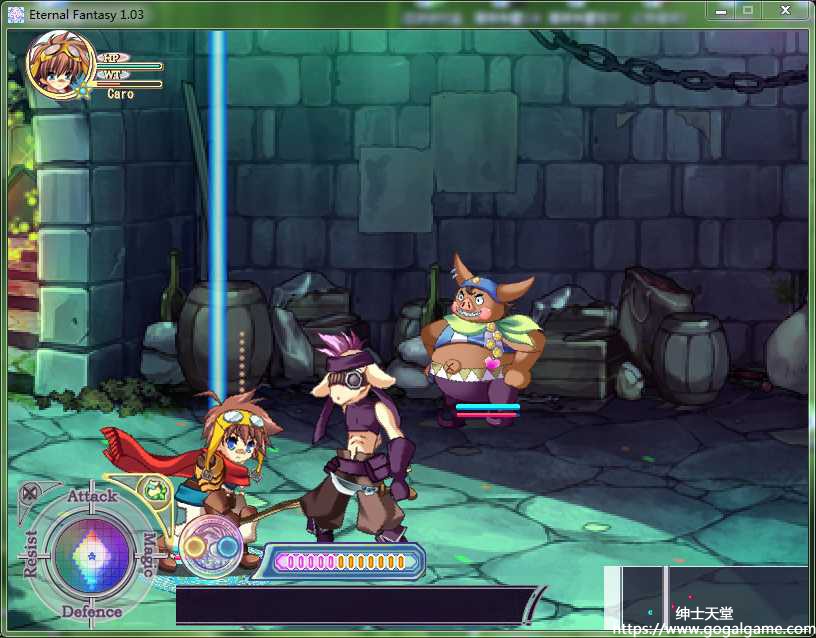Click the rainbow crystal at the wheel's center
The image size is (816, 638).
(91, 553)
